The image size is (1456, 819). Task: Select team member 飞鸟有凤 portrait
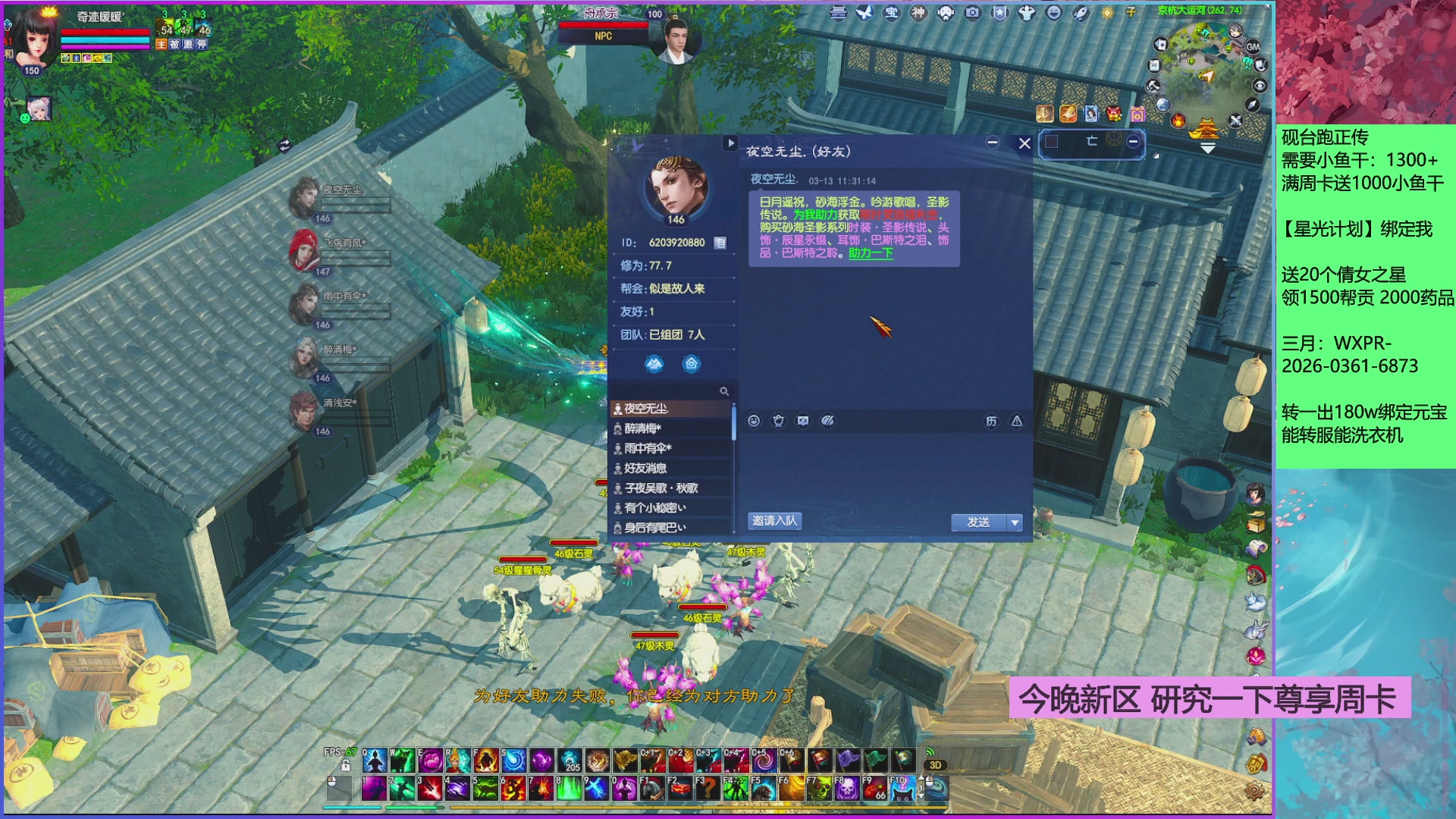coord(305,249)
